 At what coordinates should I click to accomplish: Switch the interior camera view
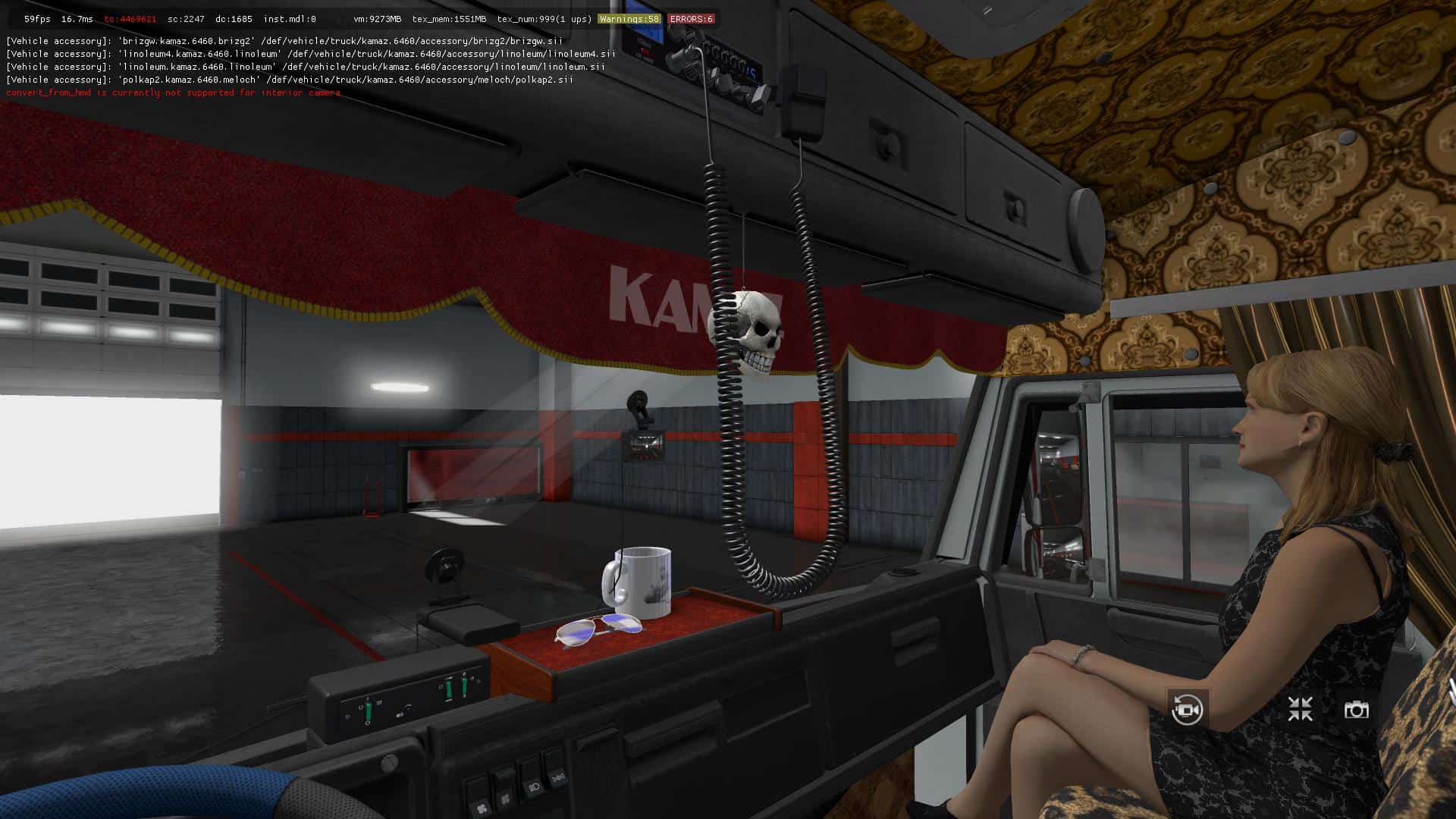pyautogui.click(x=1187, y=710)
